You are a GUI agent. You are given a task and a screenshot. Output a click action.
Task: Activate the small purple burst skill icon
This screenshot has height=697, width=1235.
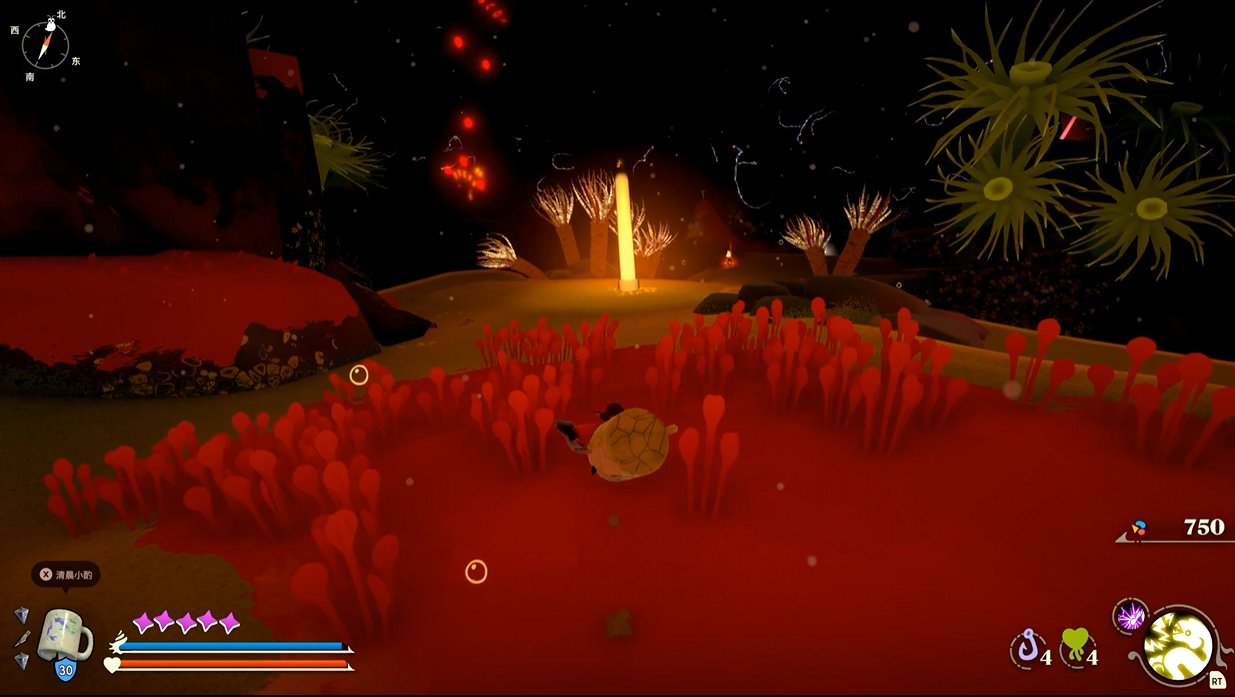[1130, 617]
